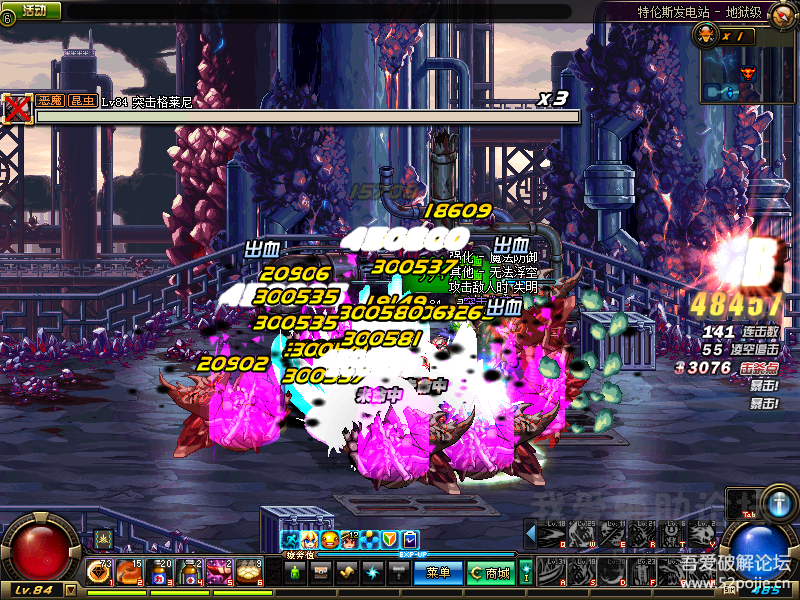This screenshot has width=800, height=600.
Task: Click the green shield buff icon
Action: coord(390,539)
